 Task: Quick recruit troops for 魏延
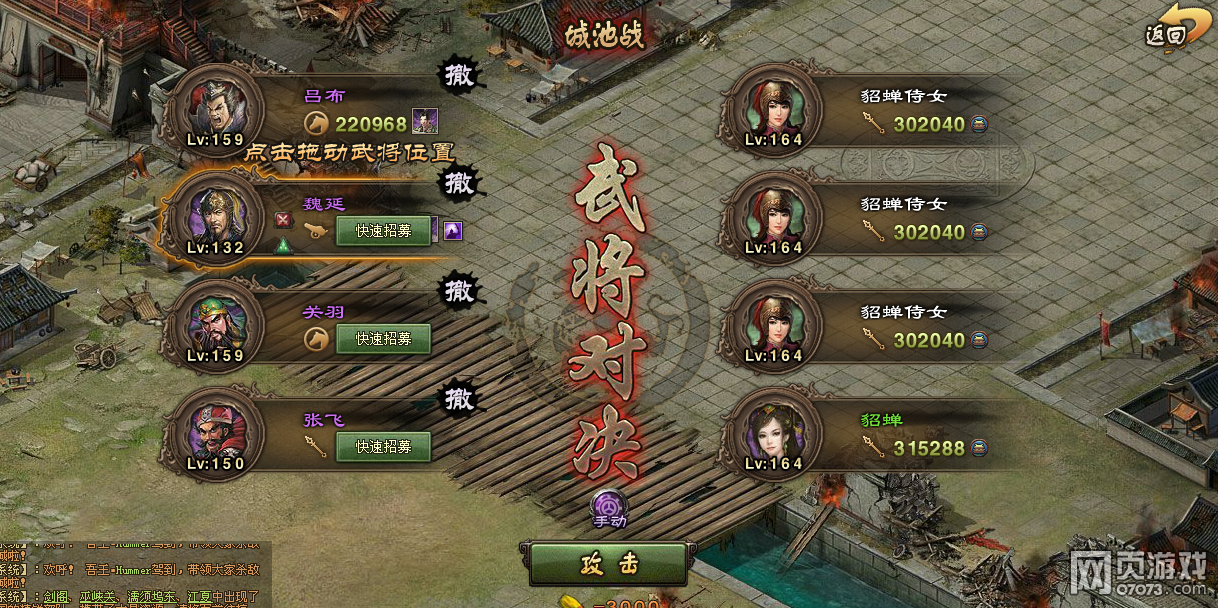click(x=383, y=231)
